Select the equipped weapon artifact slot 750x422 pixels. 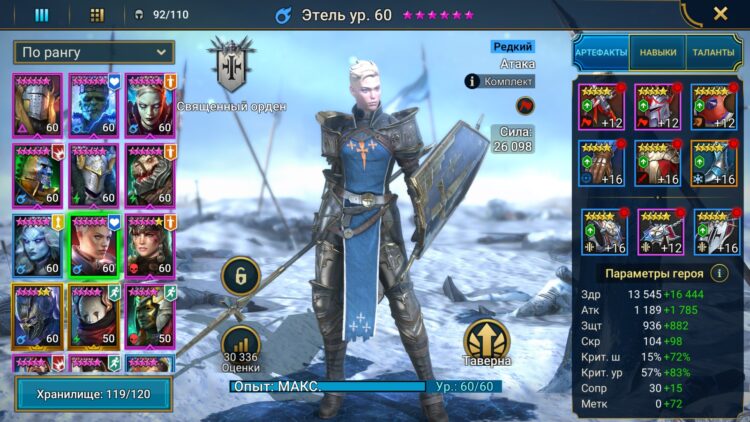(601, 107)
